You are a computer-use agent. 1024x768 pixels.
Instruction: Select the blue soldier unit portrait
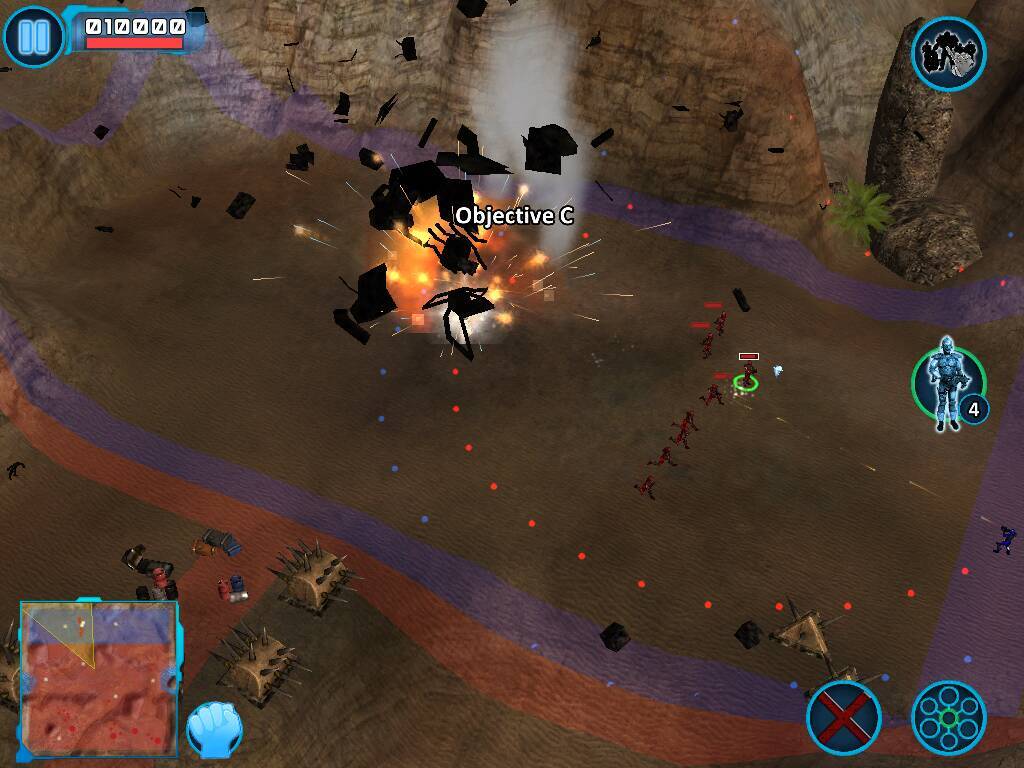[945, 383]
